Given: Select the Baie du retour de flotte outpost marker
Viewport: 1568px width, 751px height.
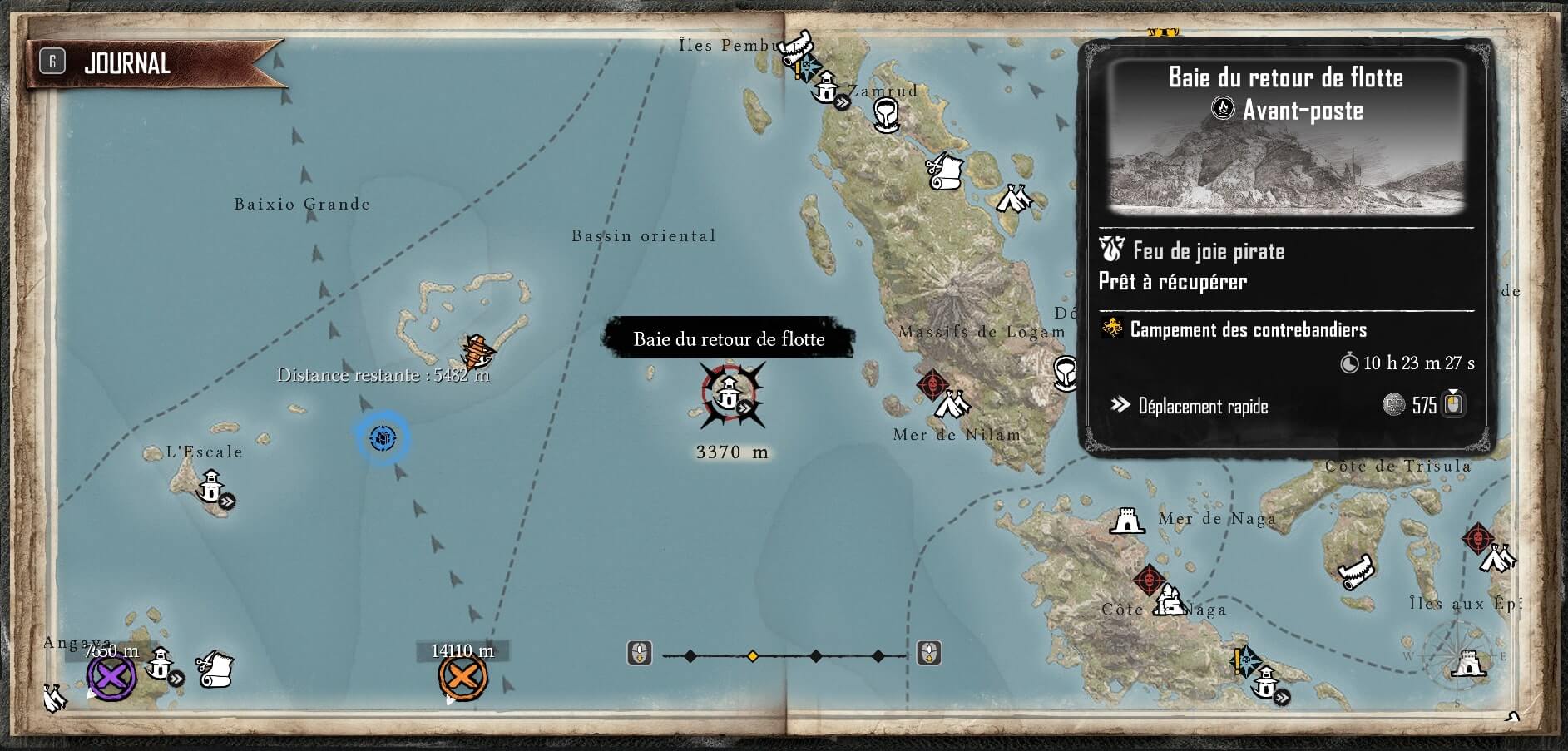Looking at the screenshot, I should [730, 393].
